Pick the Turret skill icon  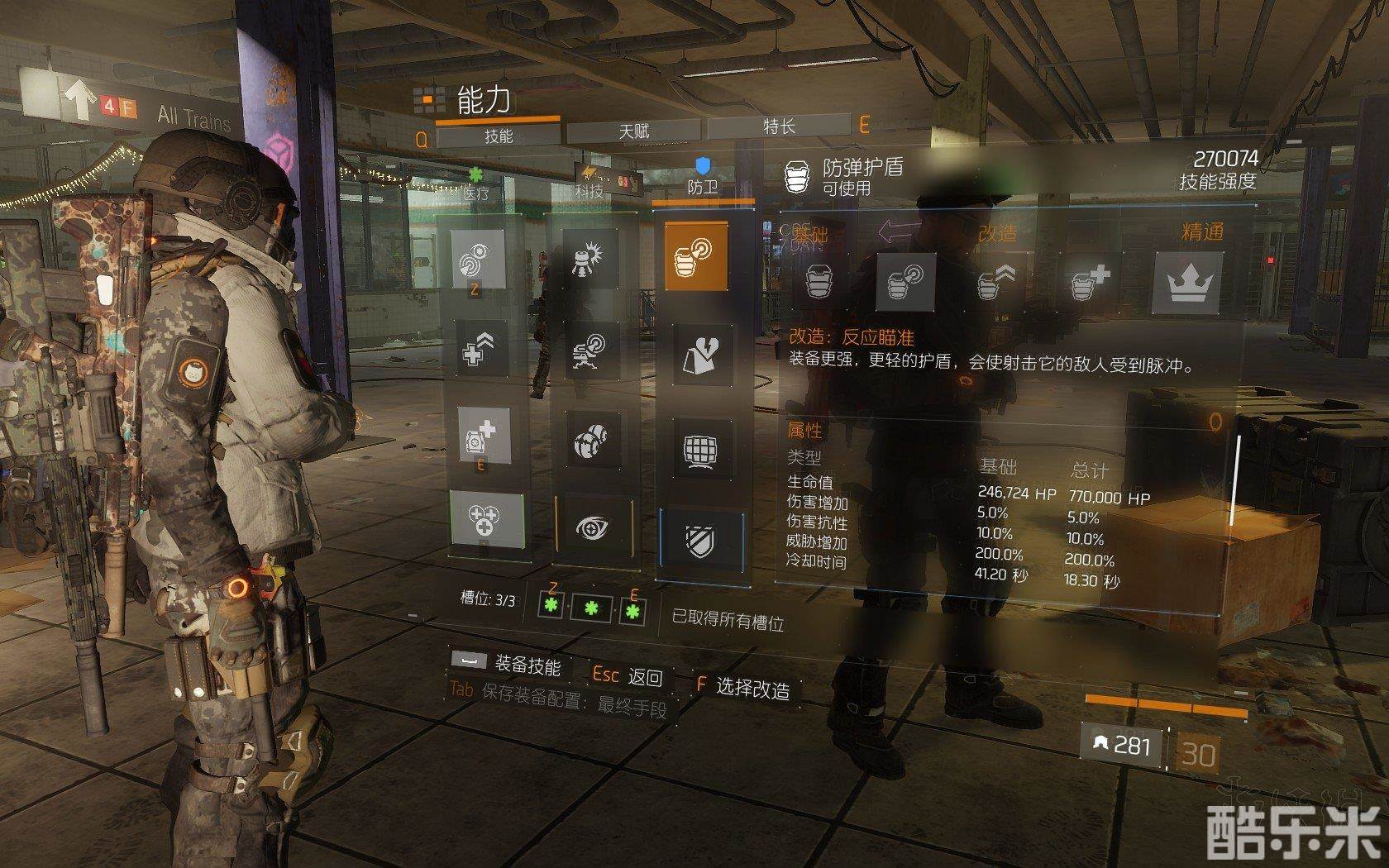coord(592,351)
